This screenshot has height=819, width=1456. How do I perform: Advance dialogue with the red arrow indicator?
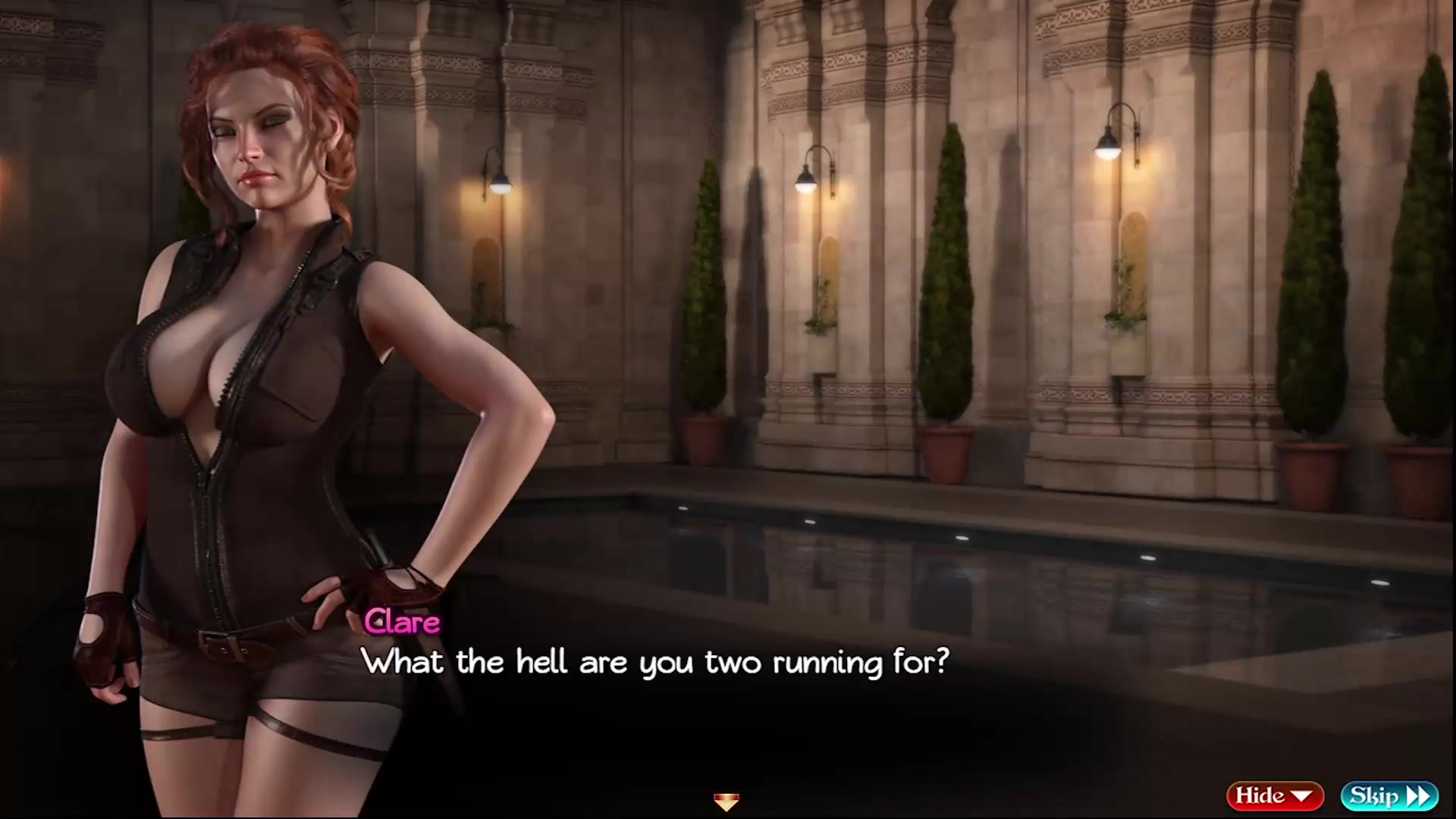[x=726, y=801]
